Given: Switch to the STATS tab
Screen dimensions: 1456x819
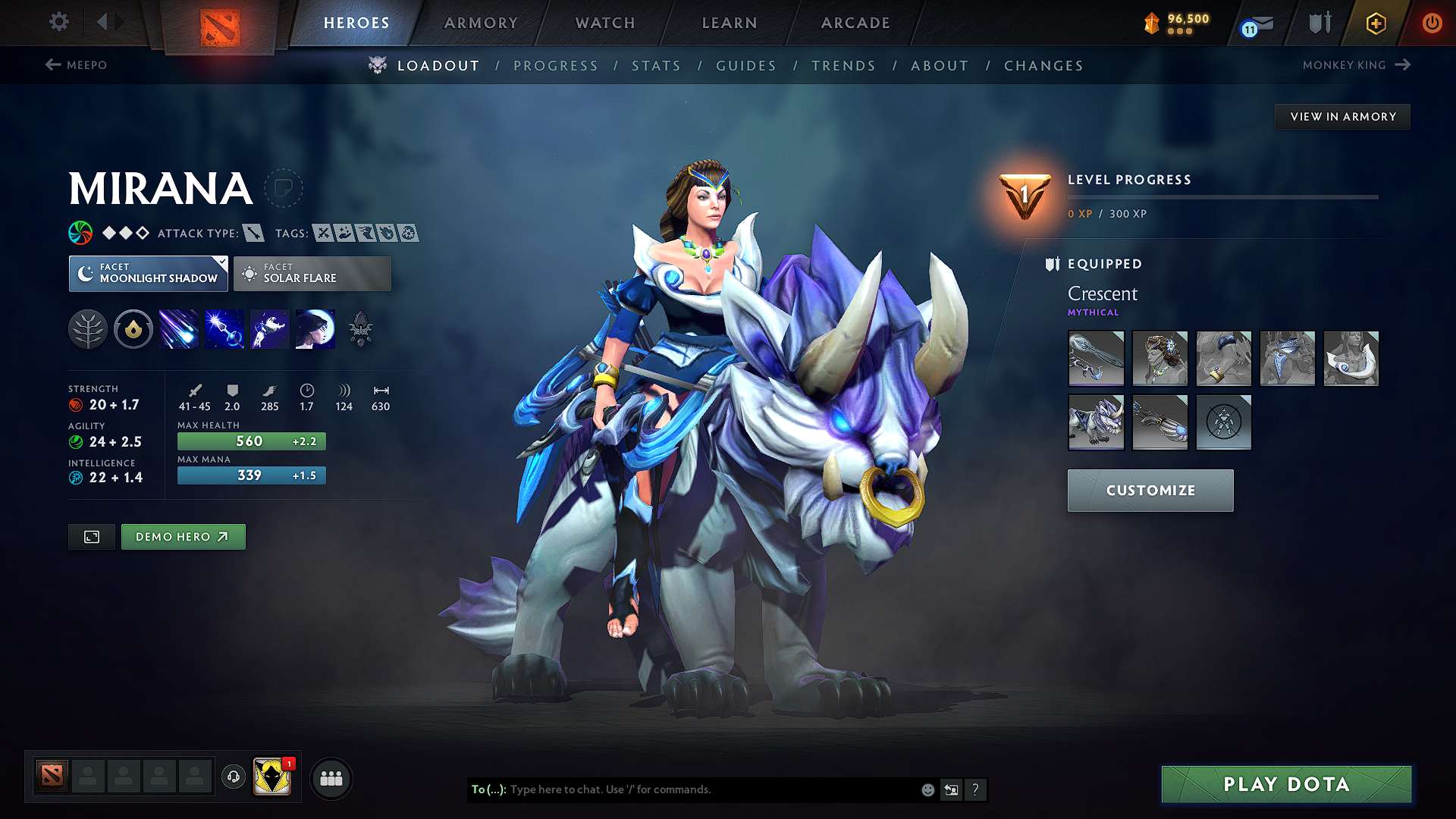Looking at the screenshot, I should coord(656,66).
